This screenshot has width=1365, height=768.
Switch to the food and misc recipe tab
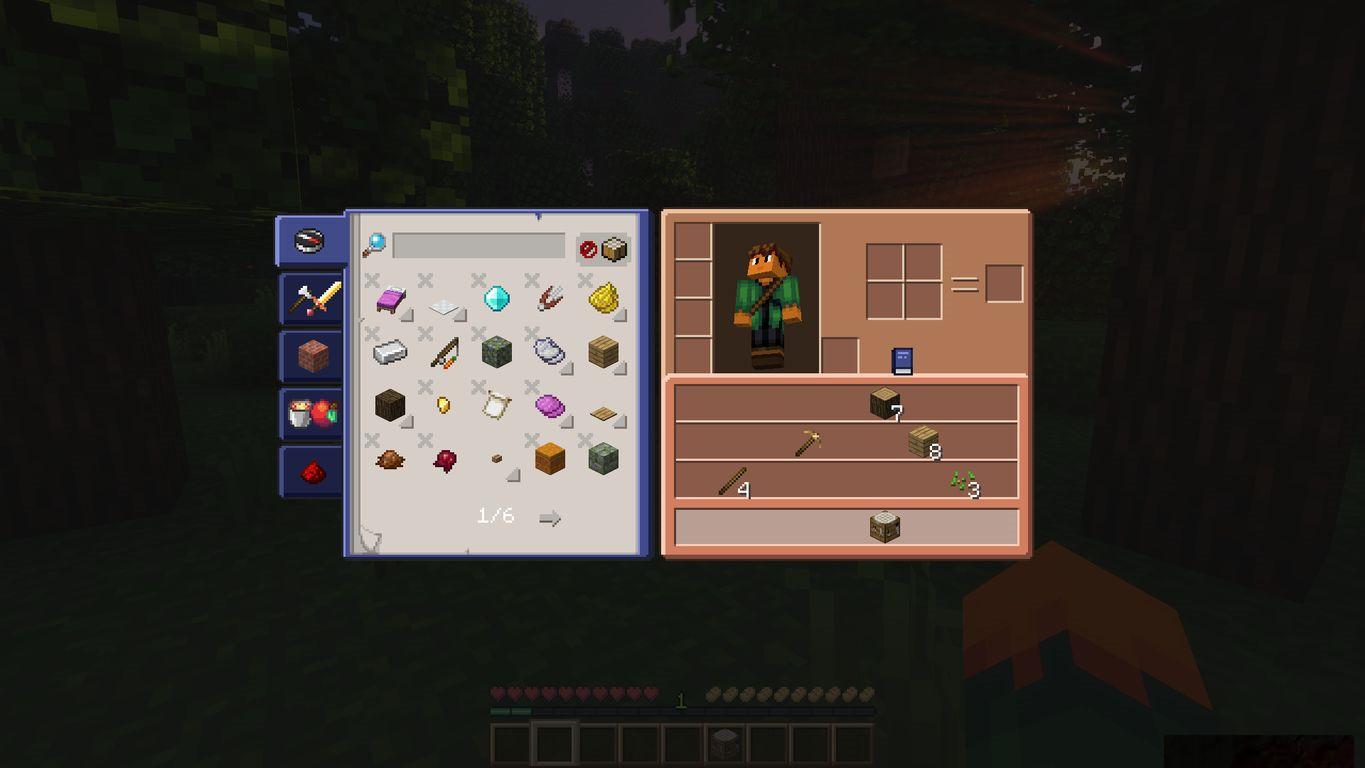click(x=312, y=413)
